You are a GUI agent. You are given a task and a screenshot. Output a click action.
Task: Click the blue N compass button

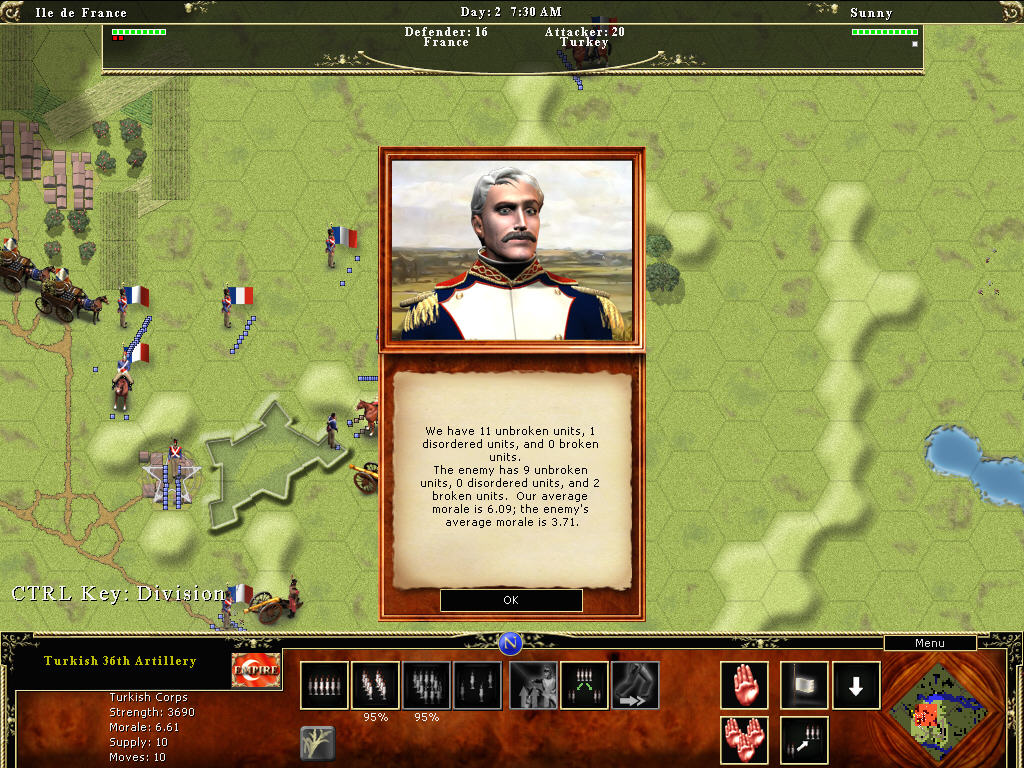pyautogui.click(x=511, y=643)
